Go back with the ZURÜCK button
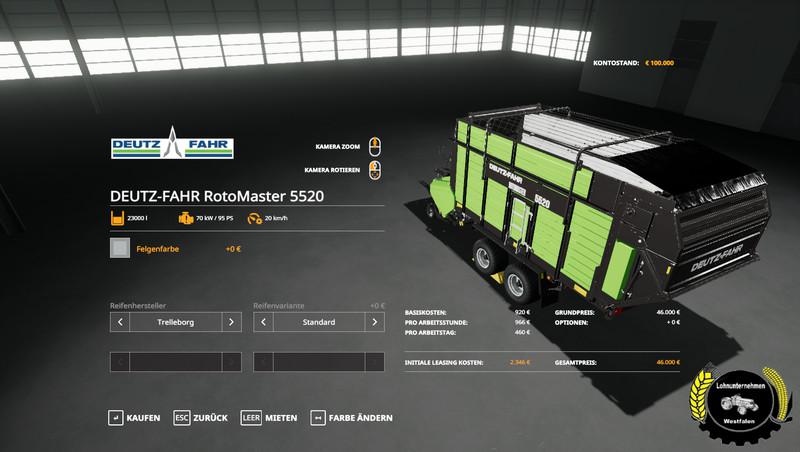 point(201,417)
